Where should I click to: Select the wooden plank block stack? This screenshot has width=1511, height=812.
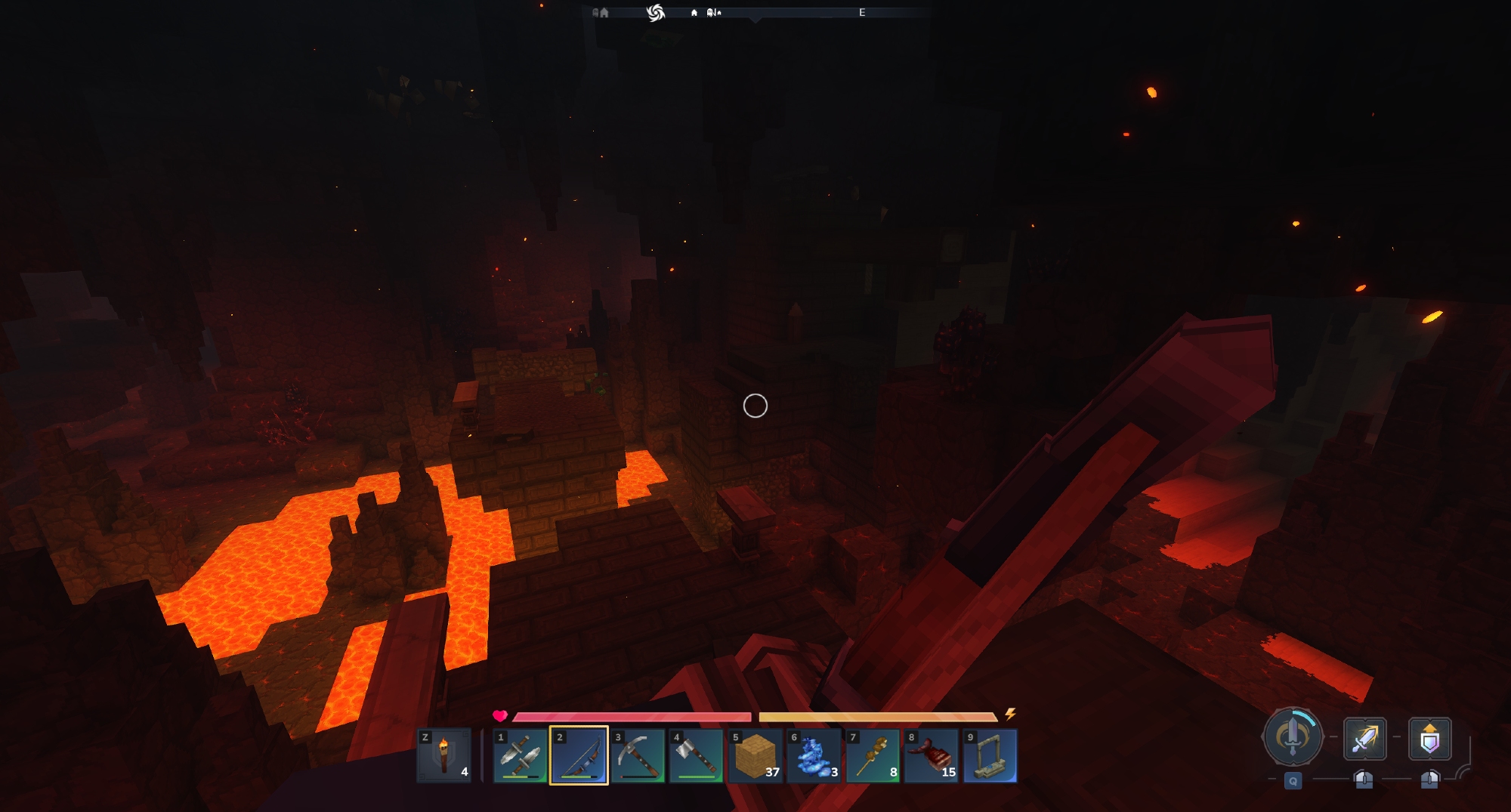click(755, 755)
